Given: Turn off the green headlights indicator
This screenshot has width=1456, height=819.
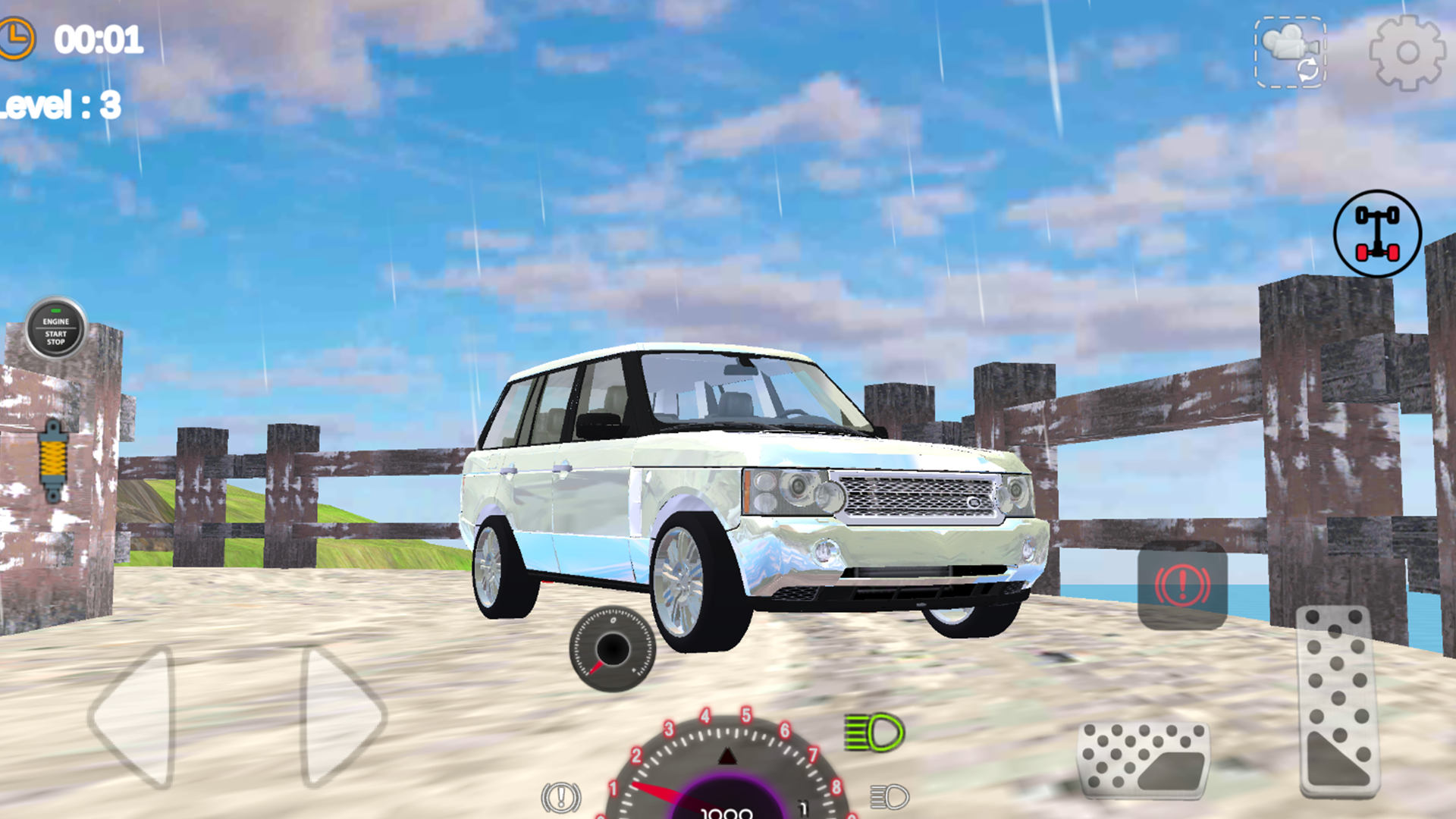Looking at the screenshot, I should pyautogui.click(x=876, y=733).
